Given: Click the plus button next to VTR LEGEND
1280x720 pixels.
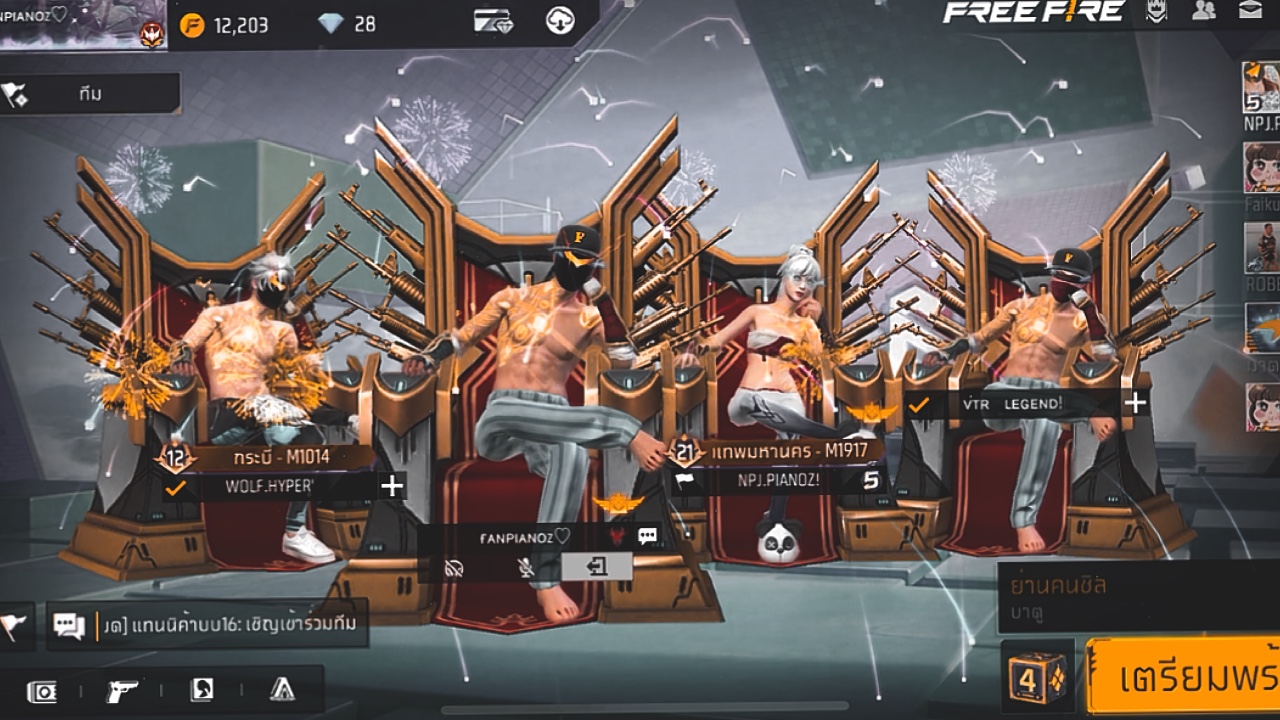Looking at the screenshot, I should point(1135,403).
